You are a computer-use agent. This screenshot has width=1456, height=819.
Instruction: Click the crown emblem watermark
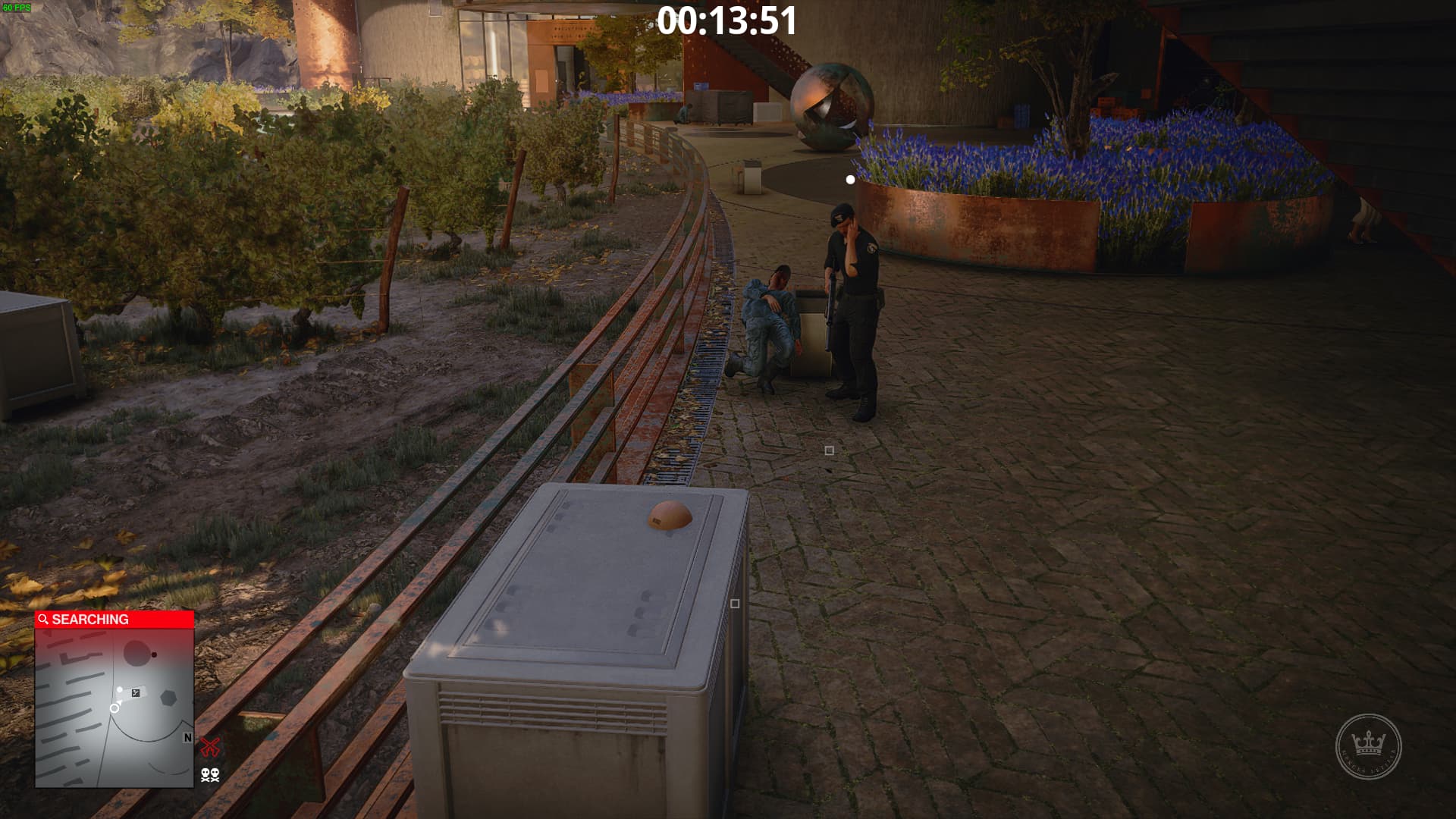tap(1368, 746)
